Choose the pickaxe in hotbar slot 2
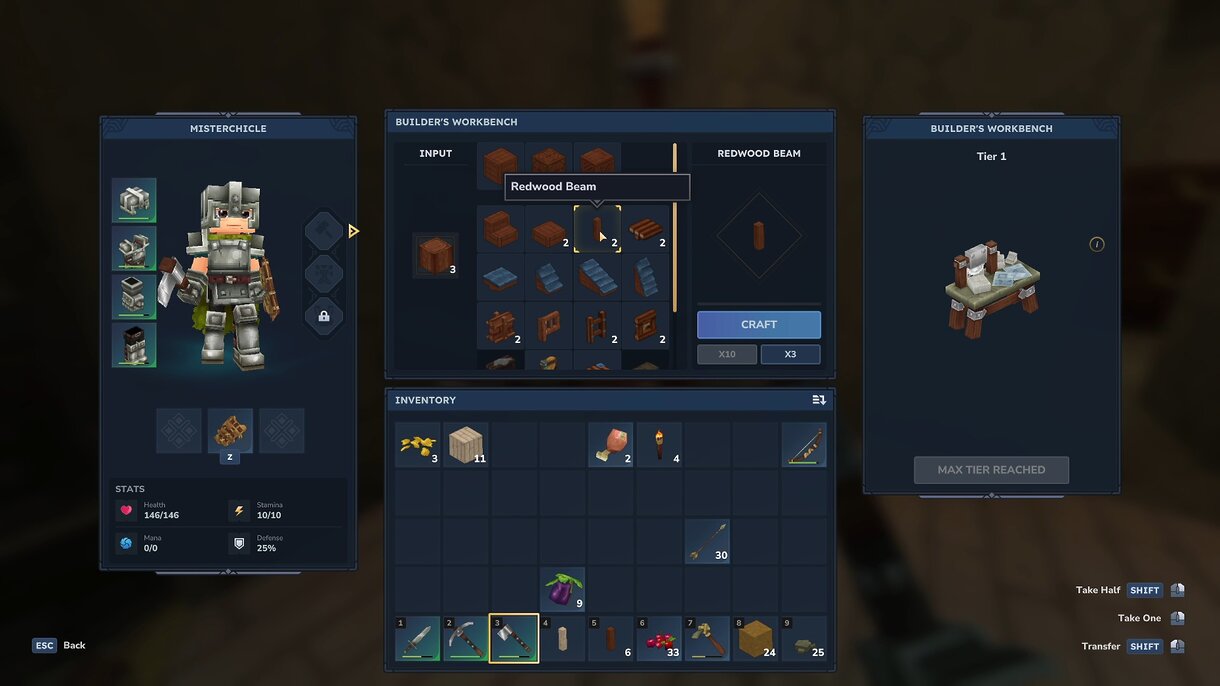This screenshot has width=1220, height=686. click(465, 638)
